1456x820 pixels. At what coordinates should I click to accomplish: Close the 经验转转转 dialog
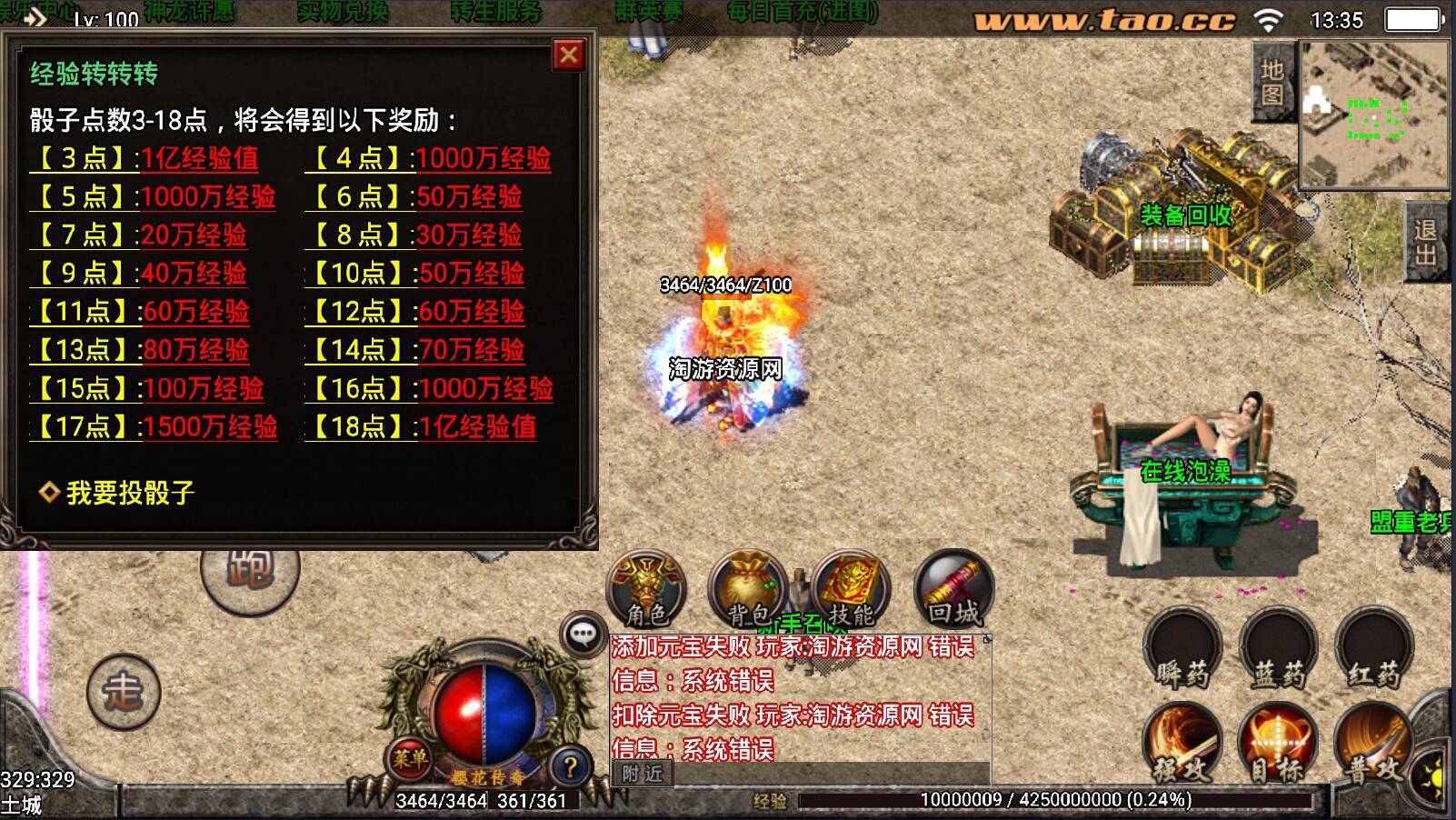coord(569,55)
